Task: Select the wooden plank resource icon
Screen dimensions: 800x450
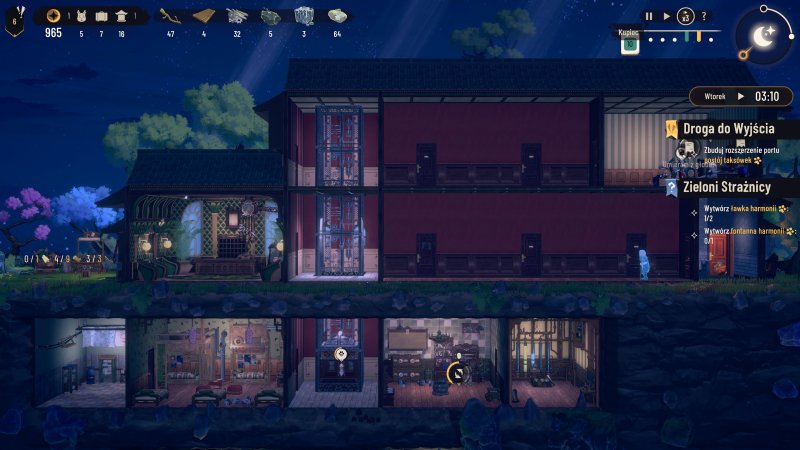Action: (204, 16)
